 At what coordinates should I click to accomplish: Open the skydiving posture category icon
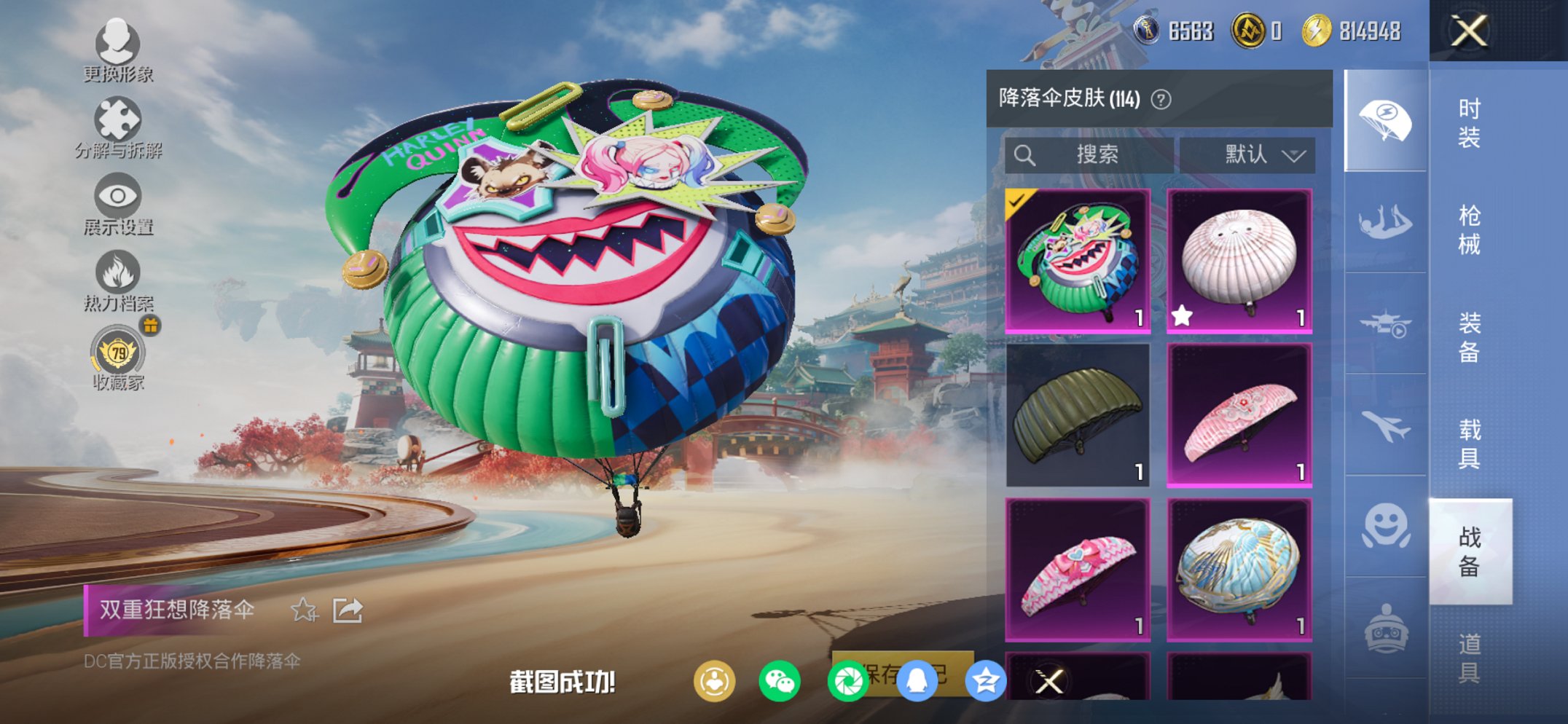click(x=1384, y=221)
